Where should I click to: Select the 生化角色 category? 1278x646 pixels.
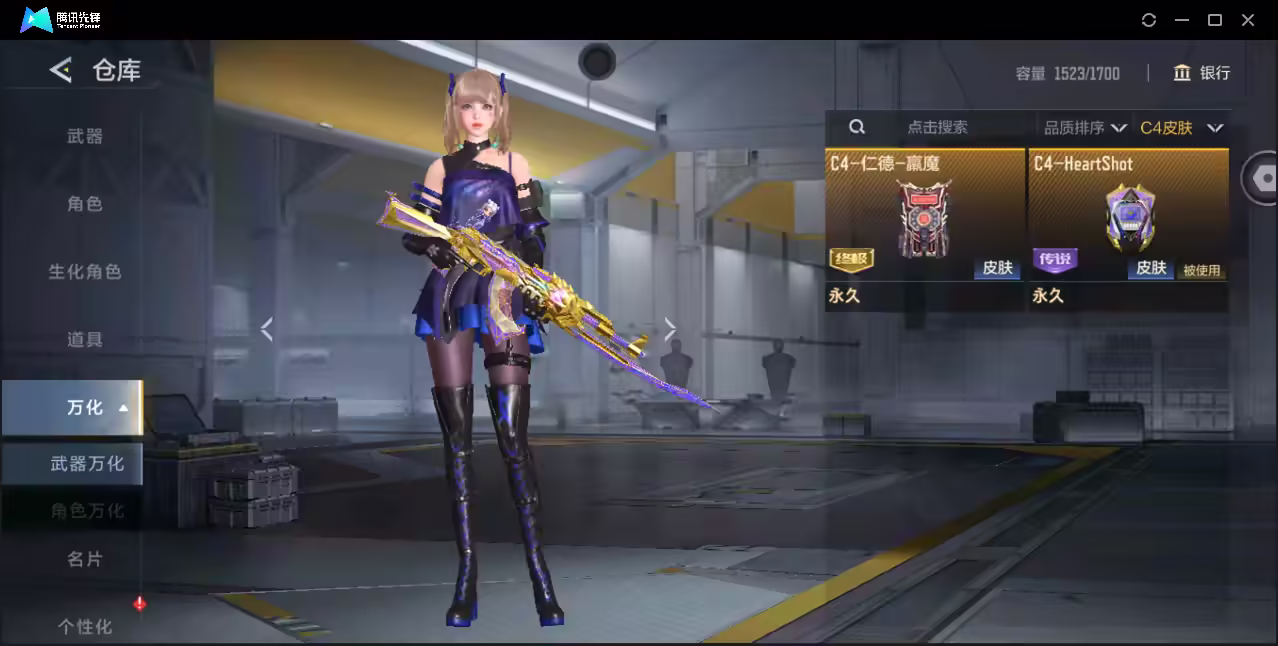pyautogui.click(x=85, y=272)
